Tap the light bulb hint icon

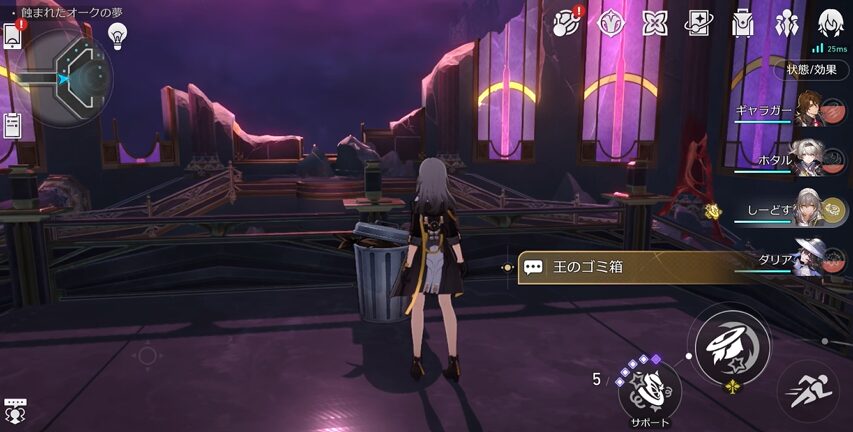(x=118, y=36)
